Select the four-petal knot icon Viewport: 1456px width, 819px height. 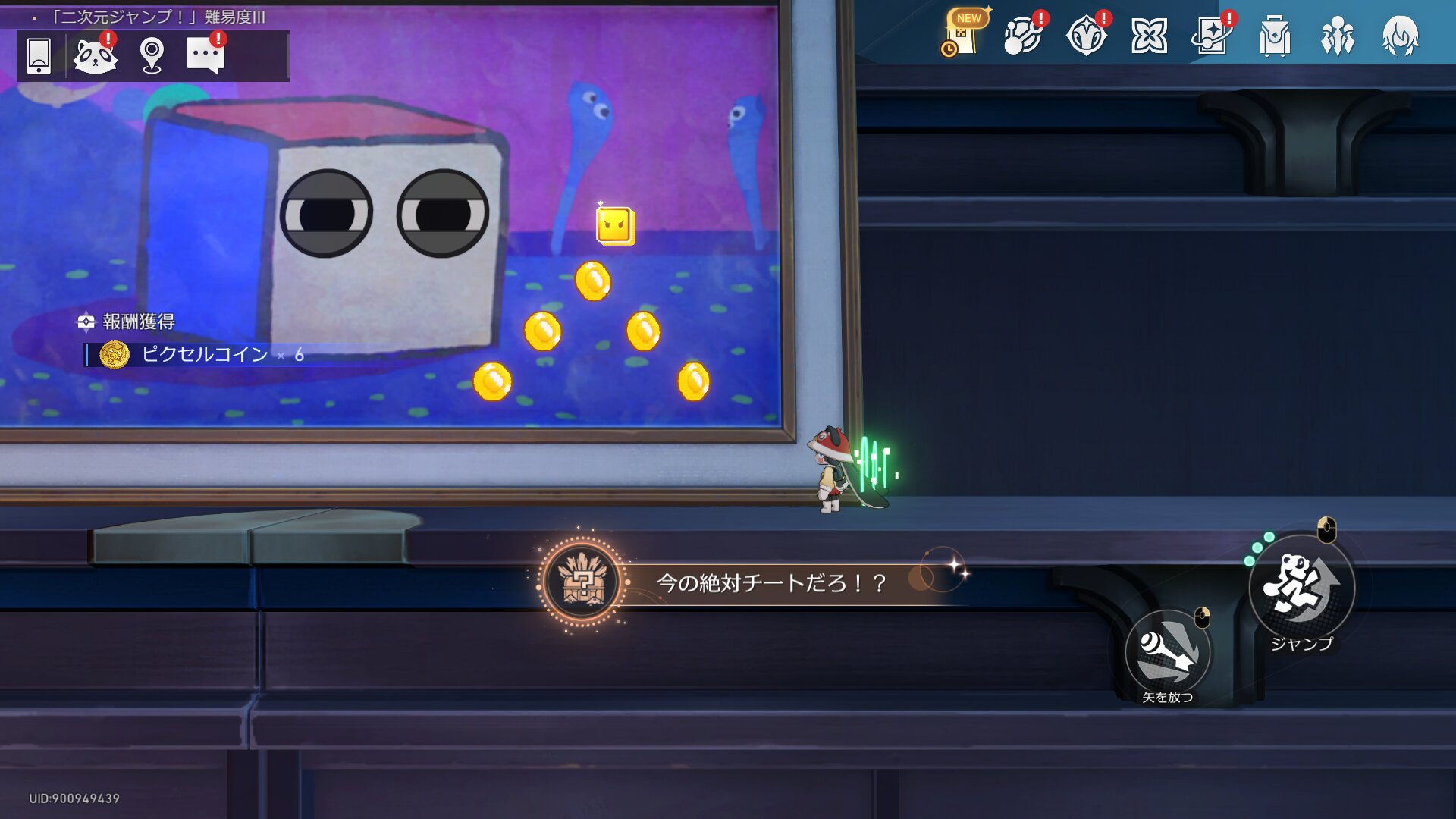coord(1149,35)
